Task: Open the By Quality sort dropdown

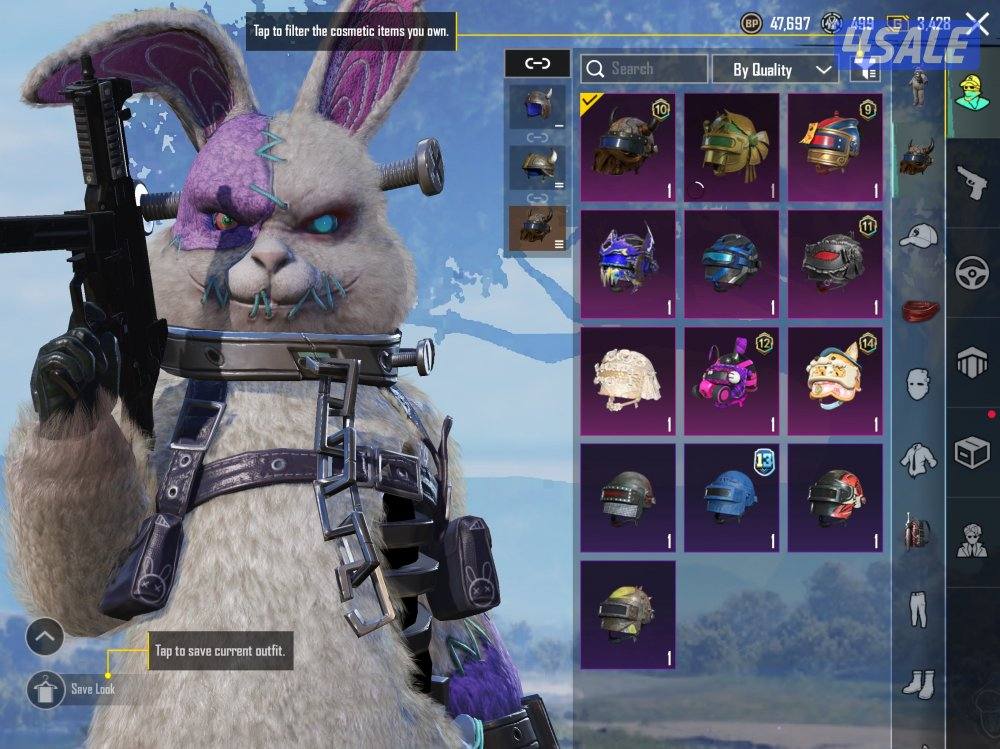Action: tap(774, 69)
